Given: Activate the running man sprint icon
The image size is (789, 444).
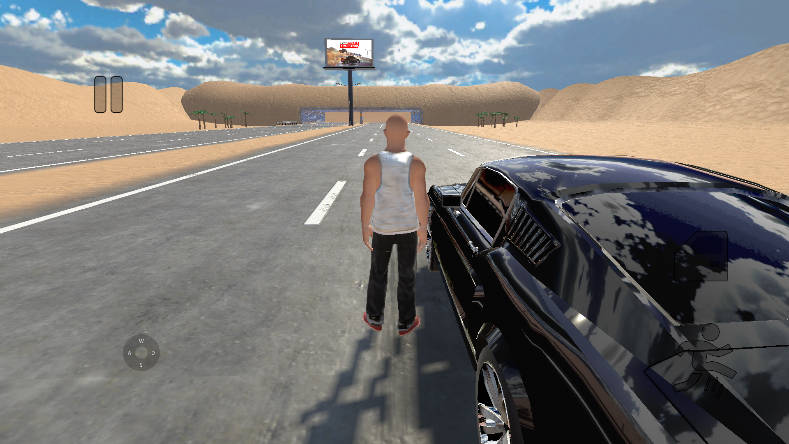Looking at the screenshot, I should [707, 357].
